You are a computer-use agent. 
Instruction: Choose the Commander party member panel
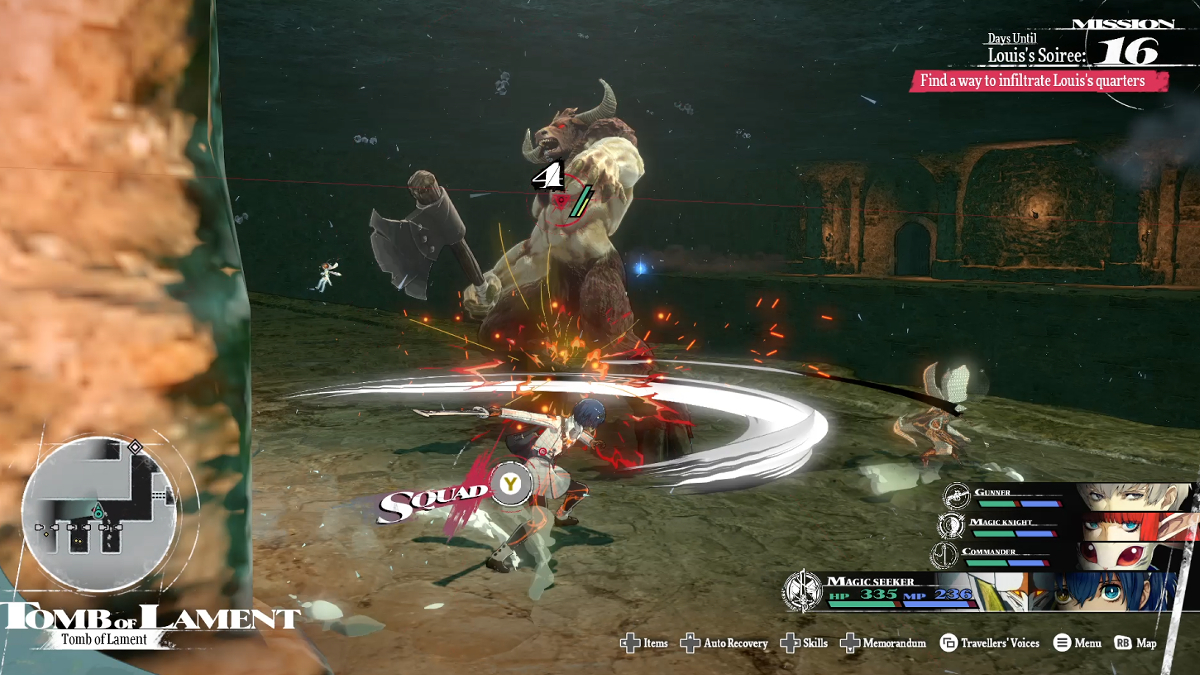1065,555
